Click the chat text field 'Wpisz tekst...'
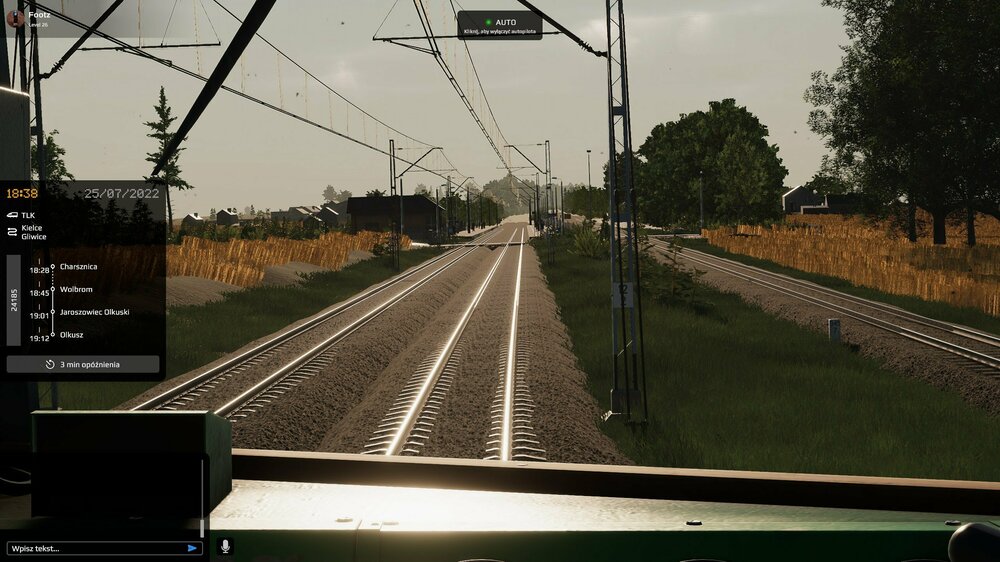 click(95, 548)
